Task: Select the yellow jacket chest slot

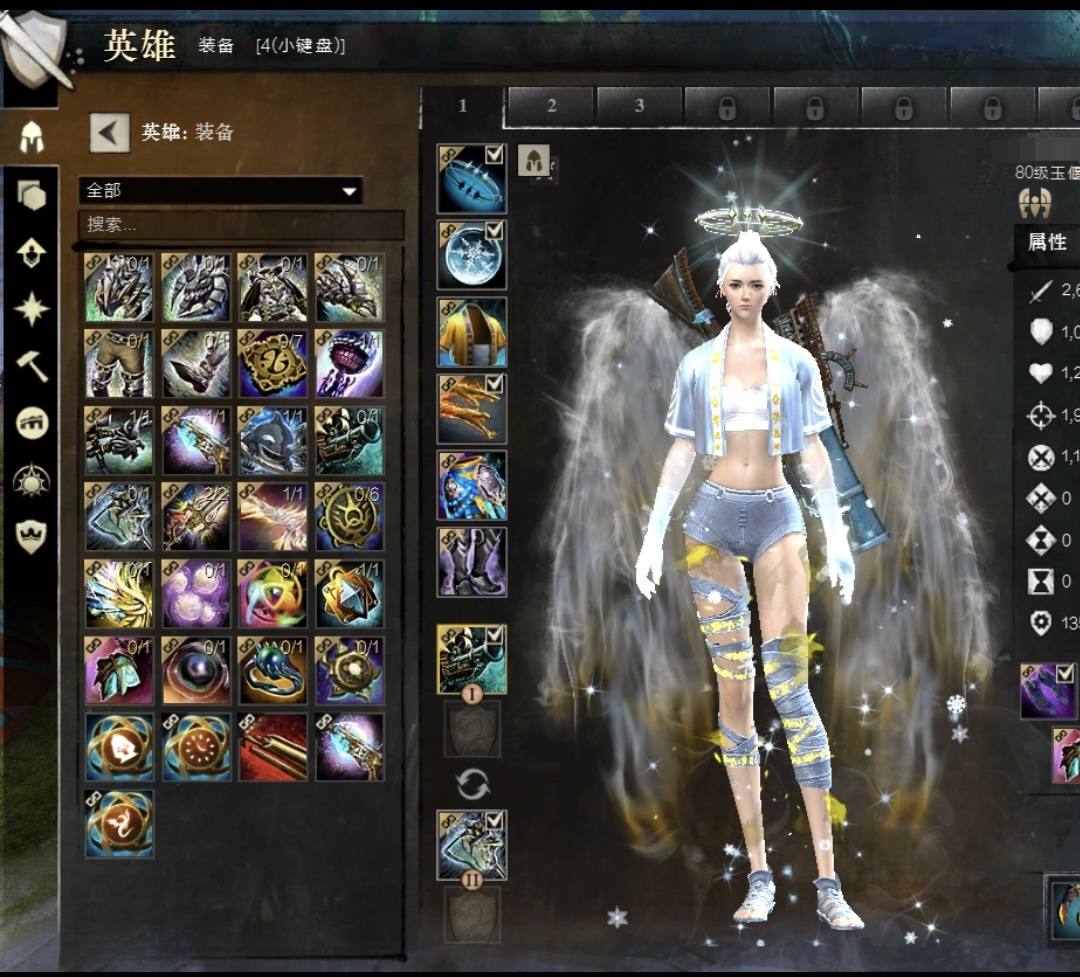Action: tap(471, 332)
